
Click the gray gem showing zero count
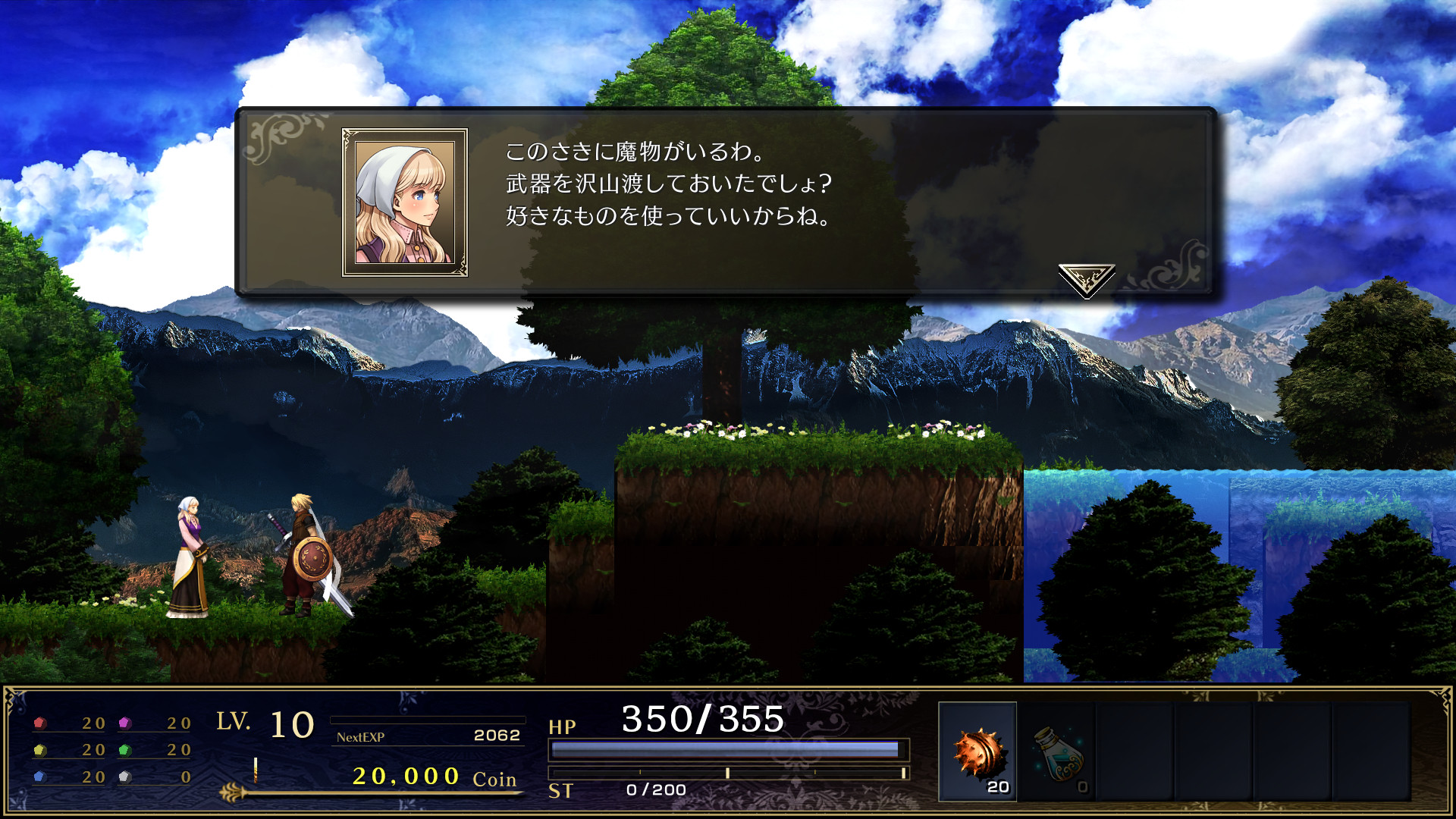(x=125, y=777)
